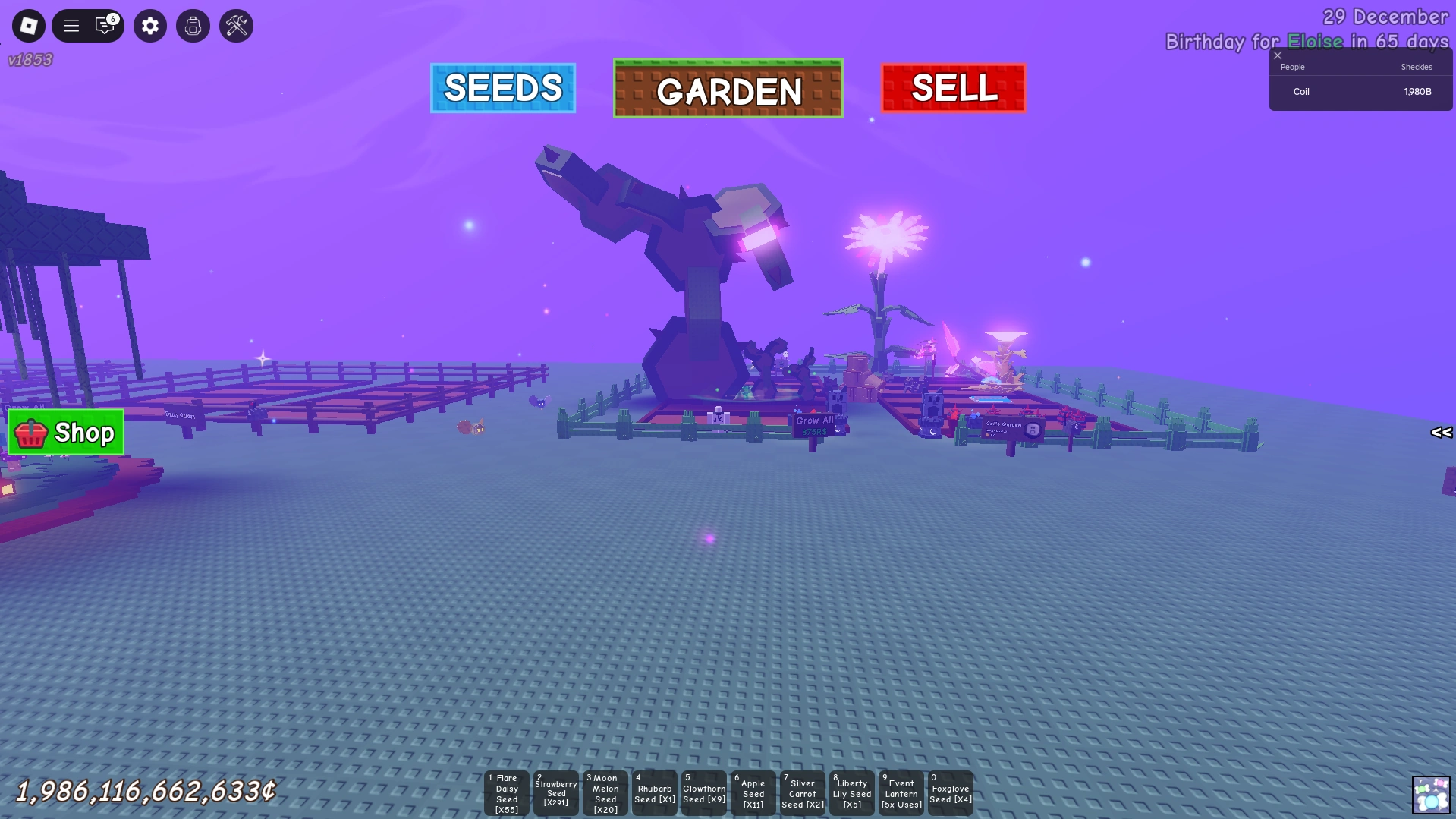The width and height of the screenshot is (1456, 819).
Task: Open the crafting hammer and wrench icon
Action: (236, 25)
